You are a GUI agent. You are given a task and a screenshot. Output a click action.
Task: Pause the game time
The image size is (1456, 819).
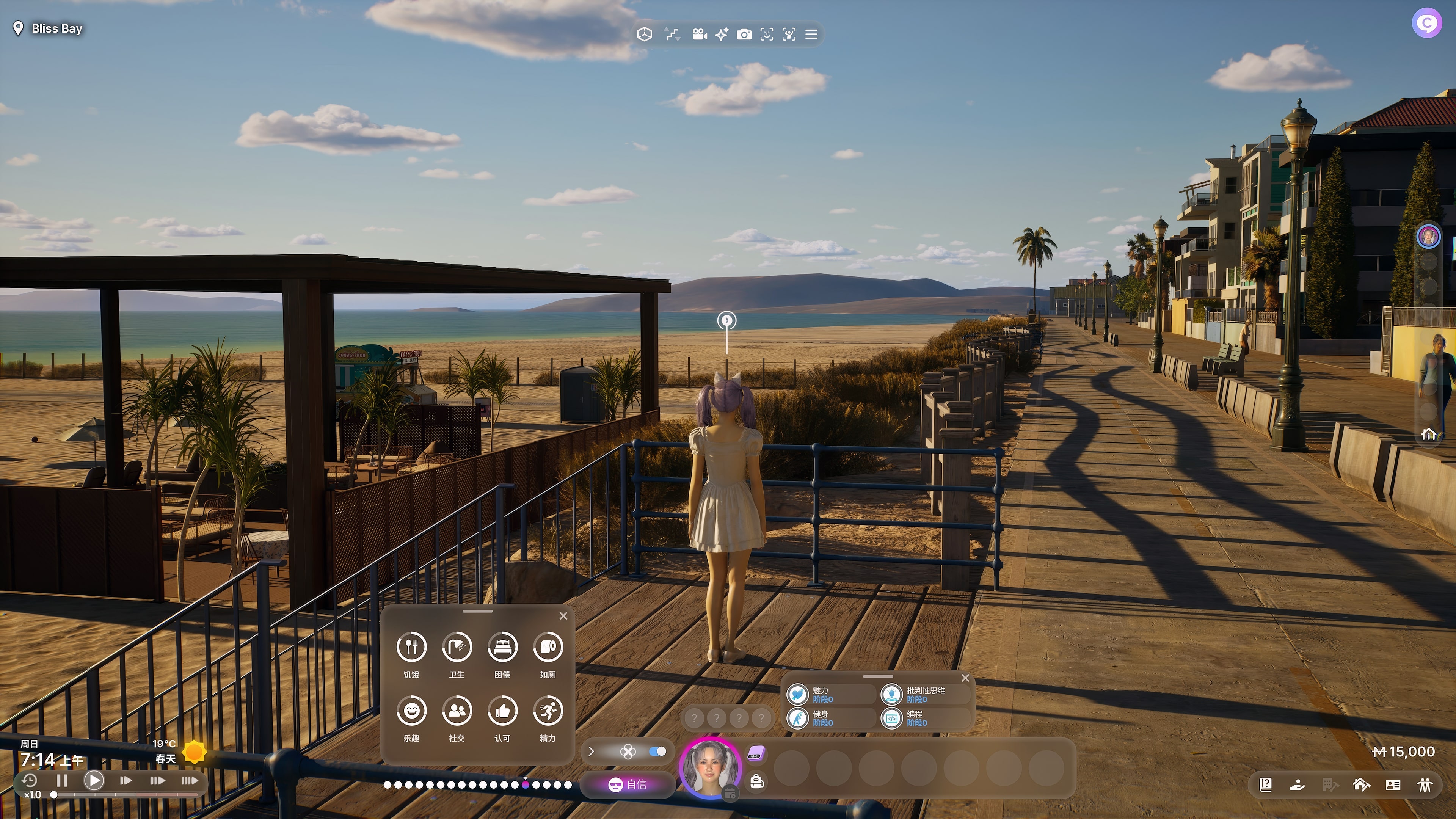coord(62,781)
